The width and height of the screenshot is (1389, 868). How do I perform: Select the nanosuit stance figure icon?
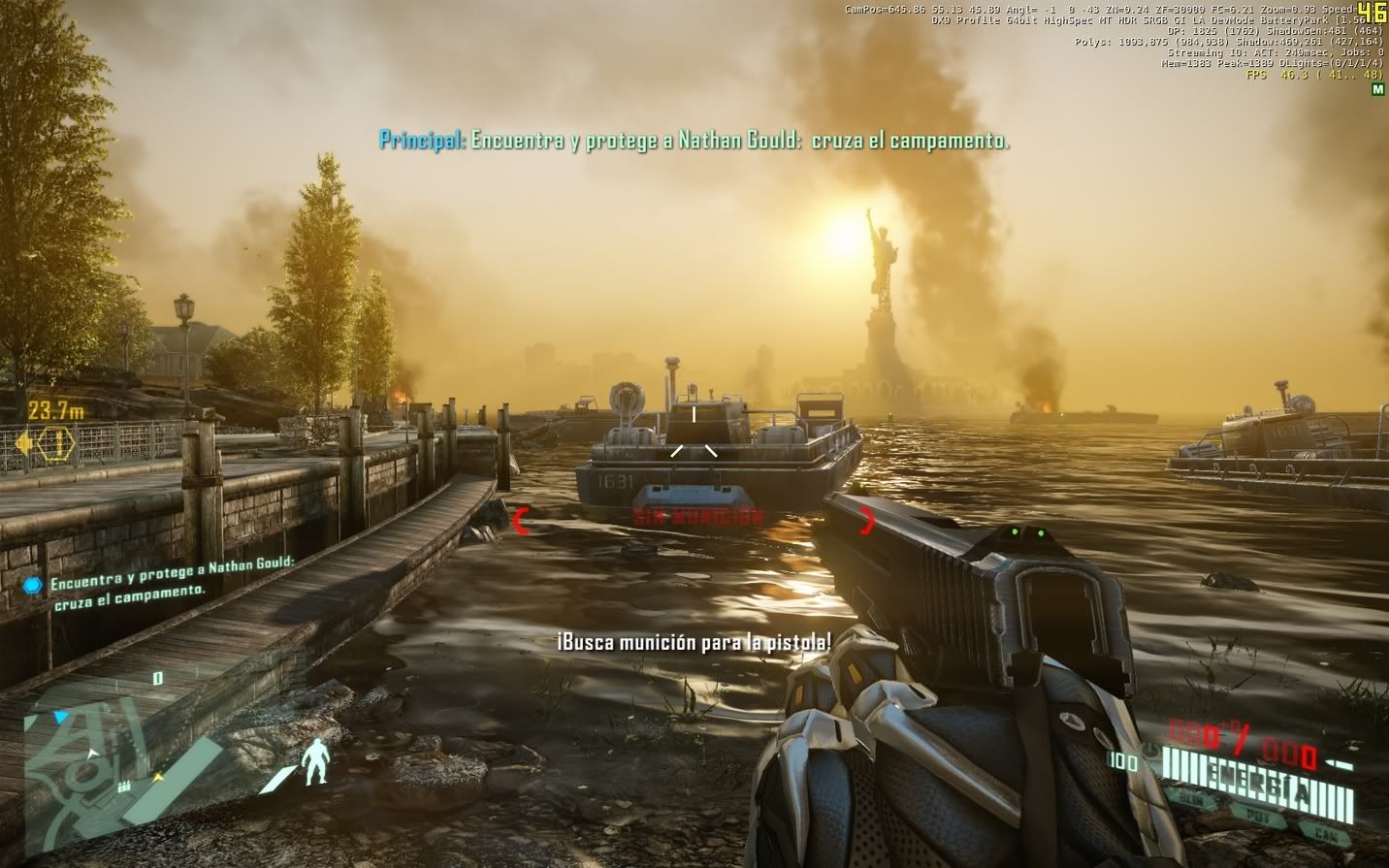coord(314,760)
